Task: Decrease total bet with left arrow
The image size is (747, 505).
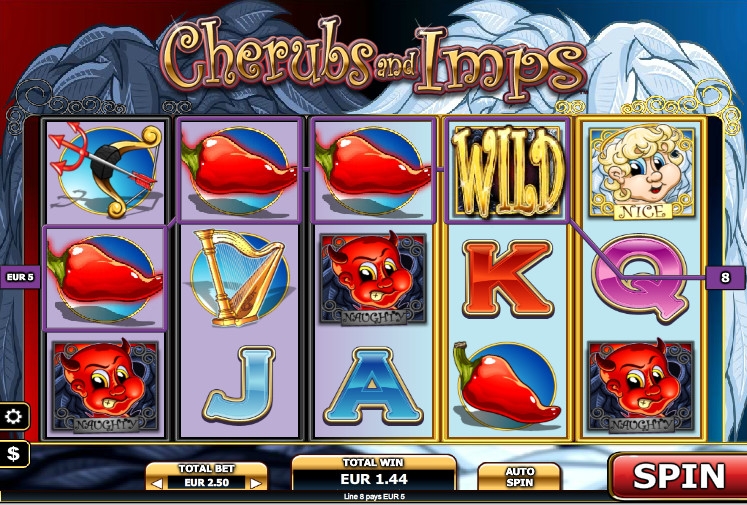Action: pyautogui.click(x=155, y=483)
